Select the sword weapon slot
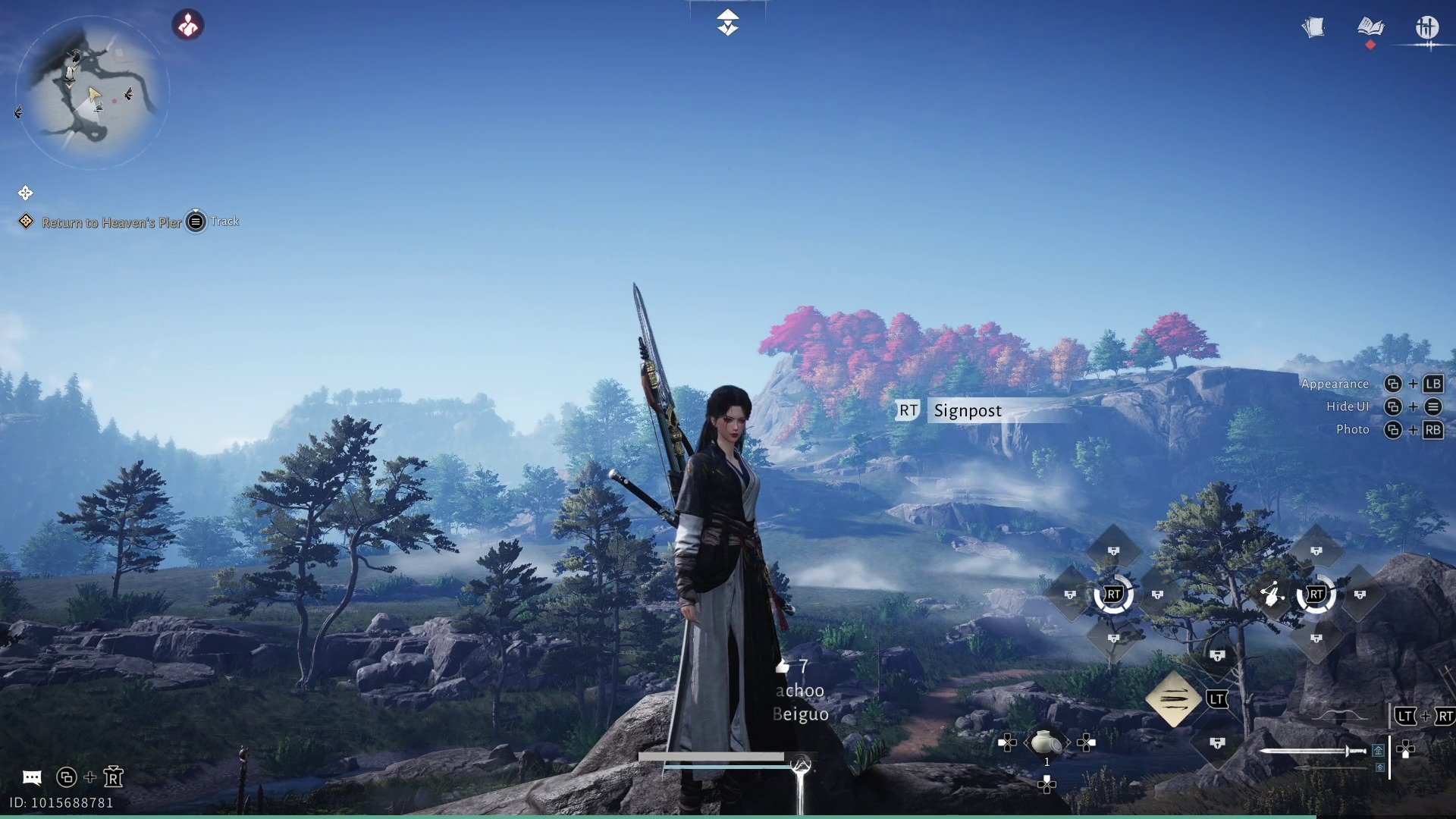 pos(1312,751)
